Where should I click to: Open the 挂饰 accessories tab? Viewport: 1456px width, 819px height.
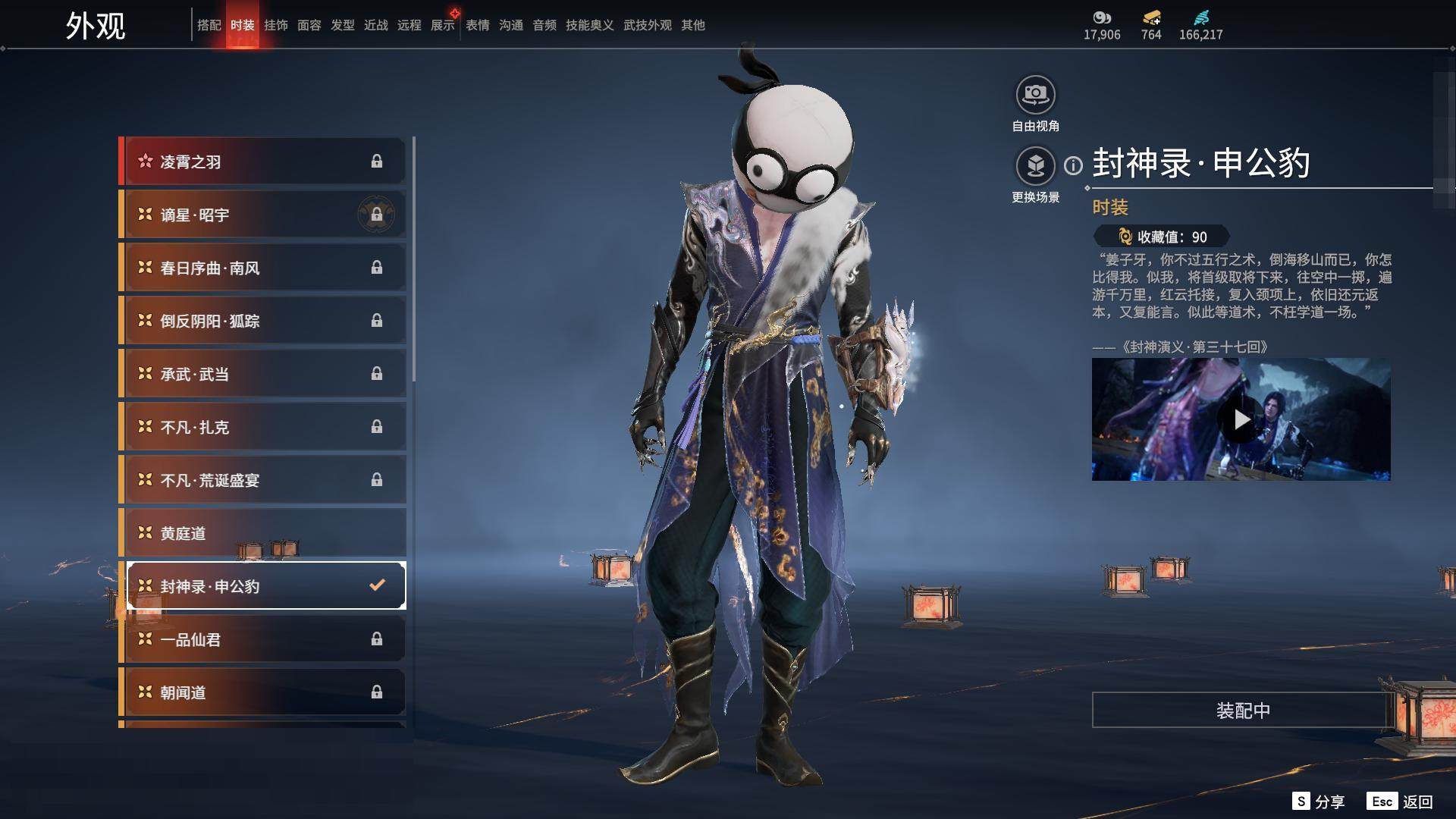tap(276, 25)
